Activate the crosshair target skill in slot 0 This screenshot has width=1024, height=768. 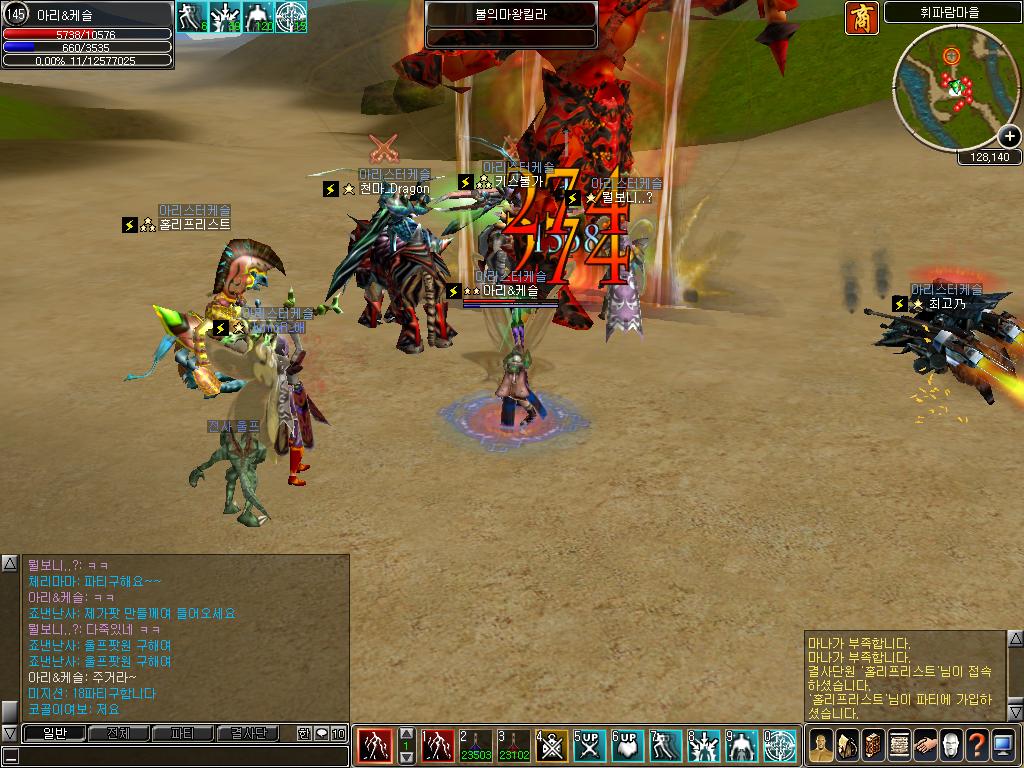780,745
